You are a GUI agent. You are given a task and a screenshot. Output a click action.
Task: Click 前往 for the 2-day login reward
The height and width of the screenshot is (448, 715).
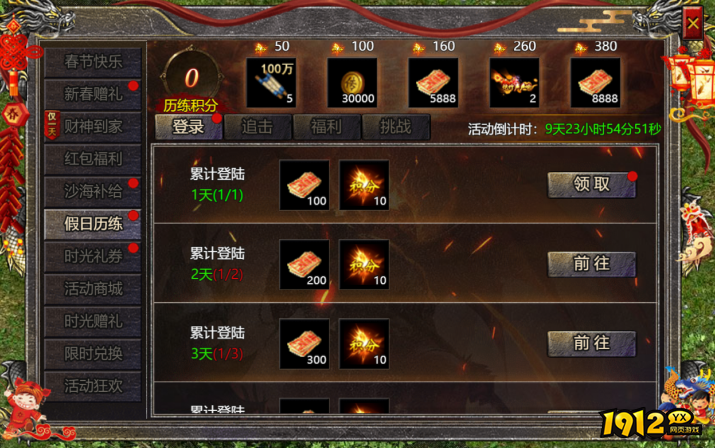[x=591, y=263]
